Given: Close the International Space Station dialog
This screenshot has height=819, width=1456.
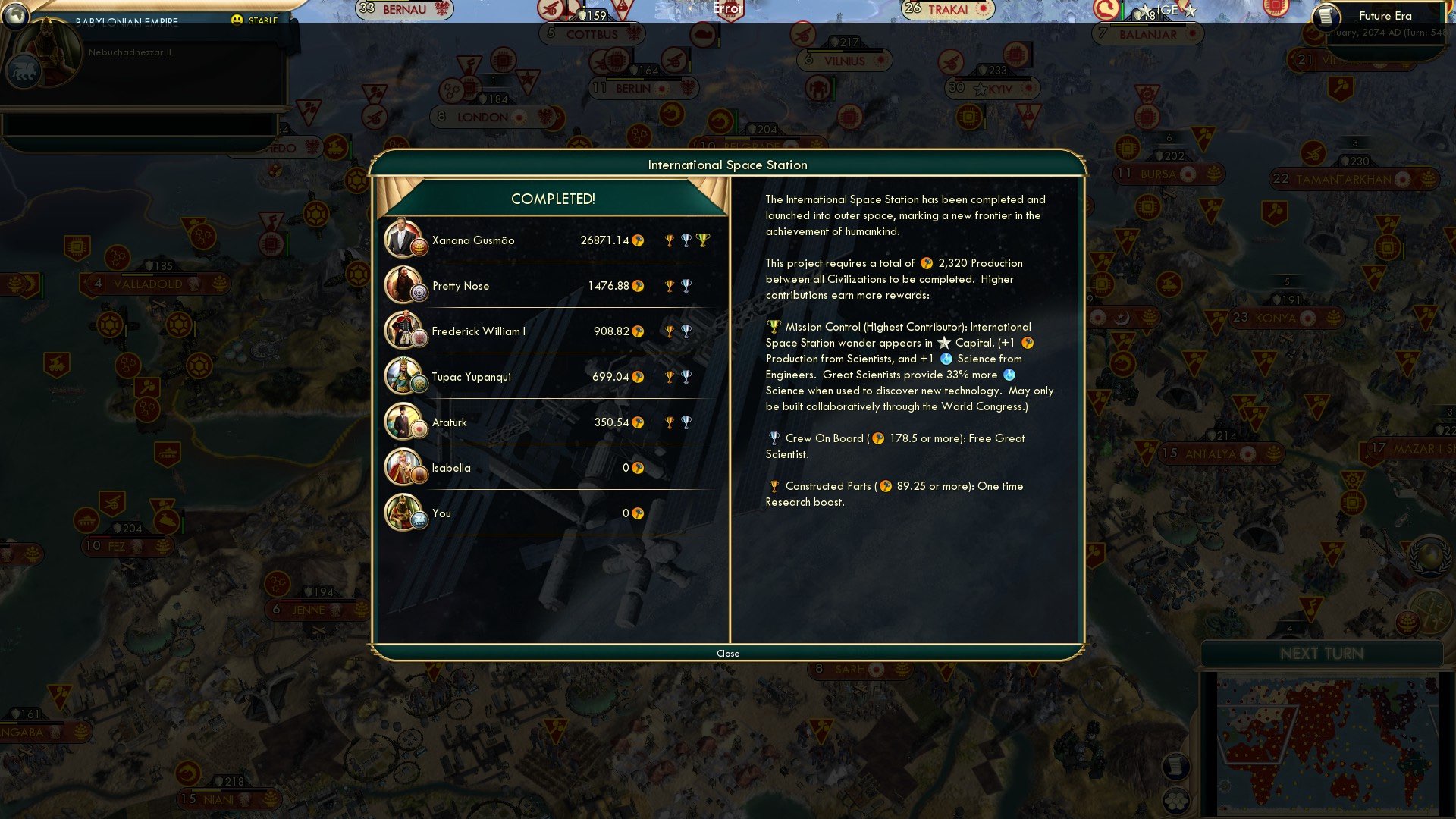Looking at the screenshot, I should tap(728, 653).
